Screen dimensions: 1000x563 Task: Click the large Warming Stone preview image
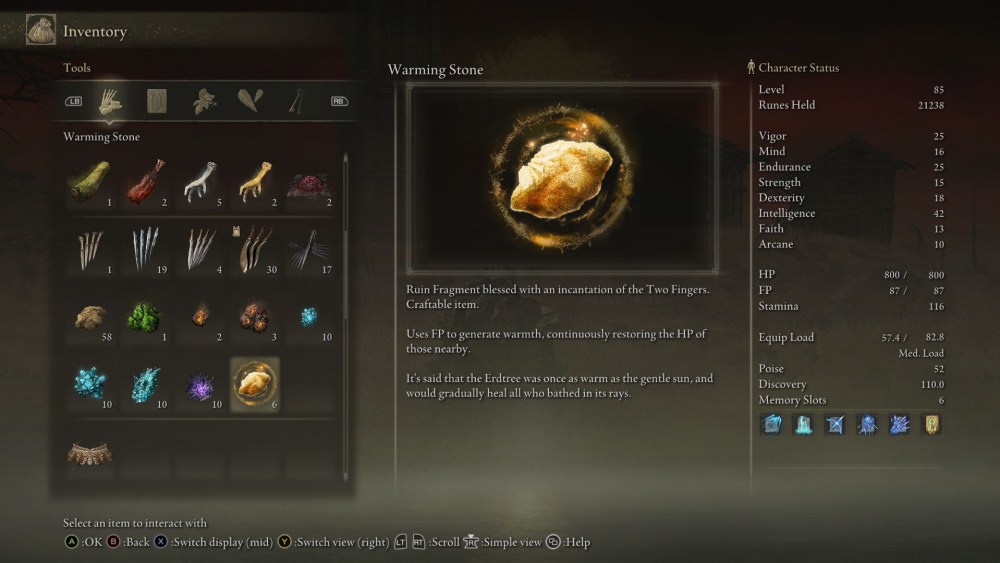[x=562, y=178]
